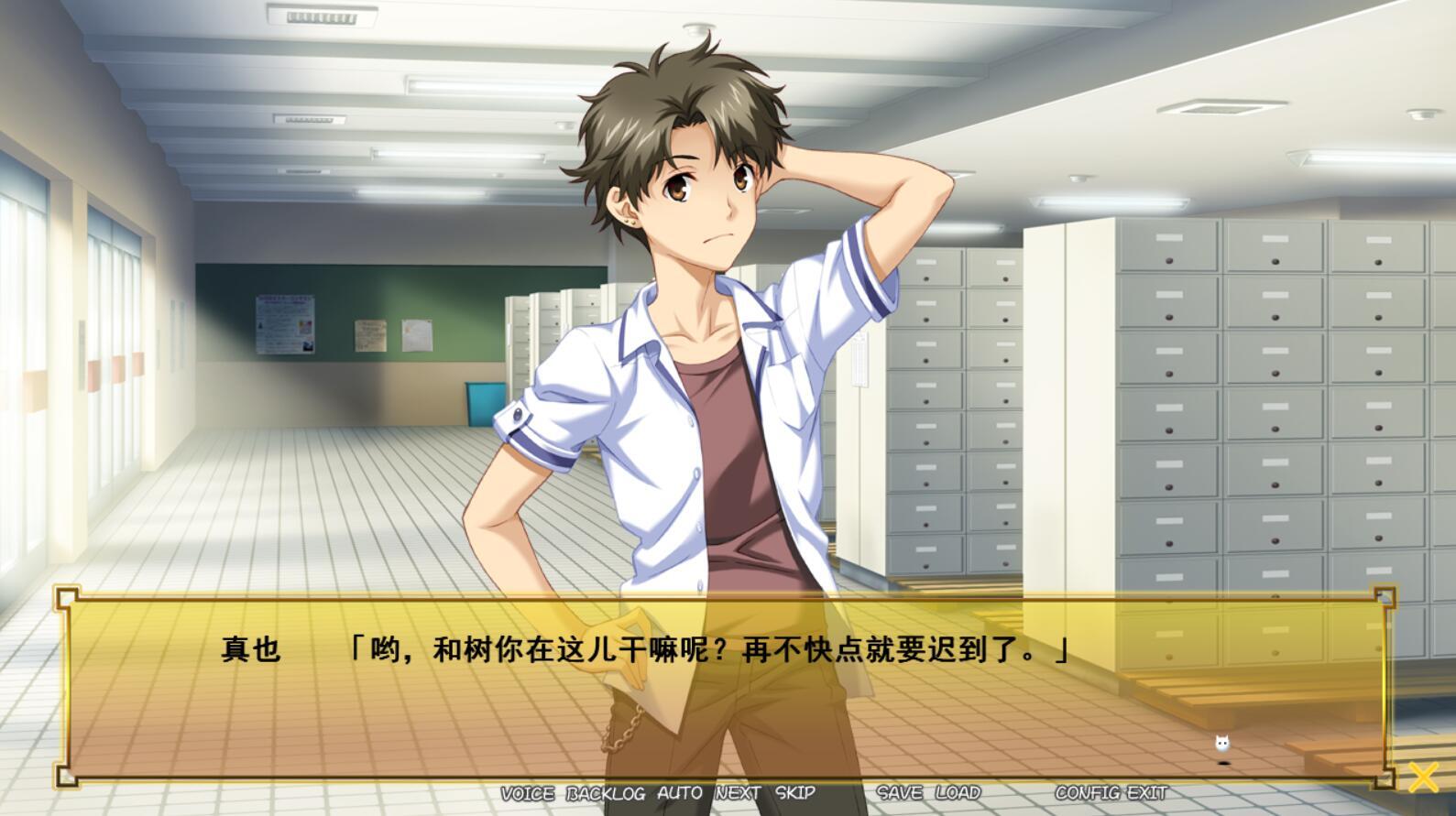This screenshot has height=816, width=1456.
Task: Choose EXIT to quit the game
Action: pos(1147,793)
